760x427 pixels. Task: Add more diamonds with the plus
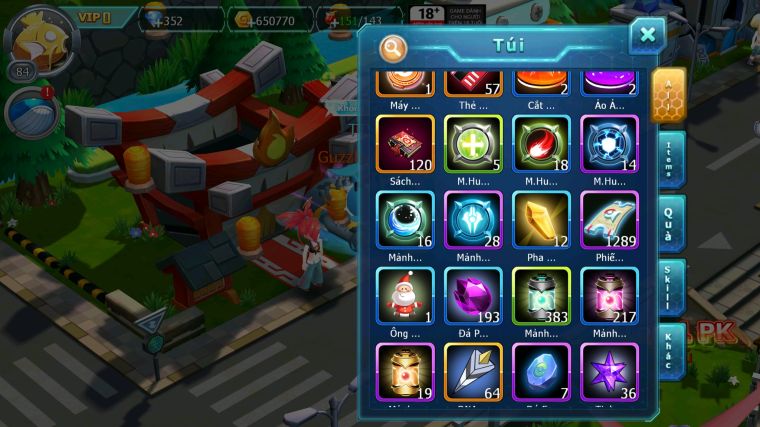click(x=158, y=20)
